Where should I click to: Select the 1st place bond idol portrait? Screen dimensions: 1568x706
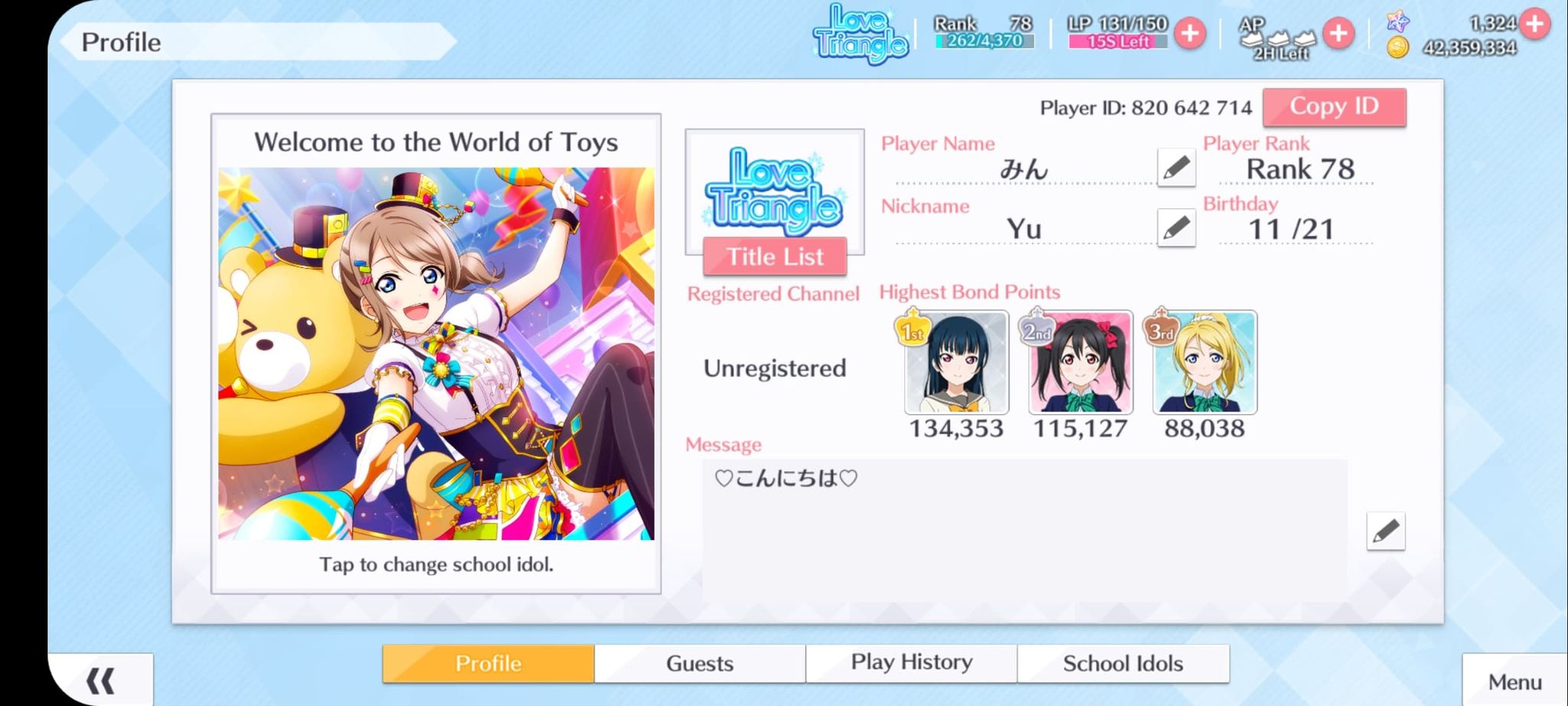(956, 362)
